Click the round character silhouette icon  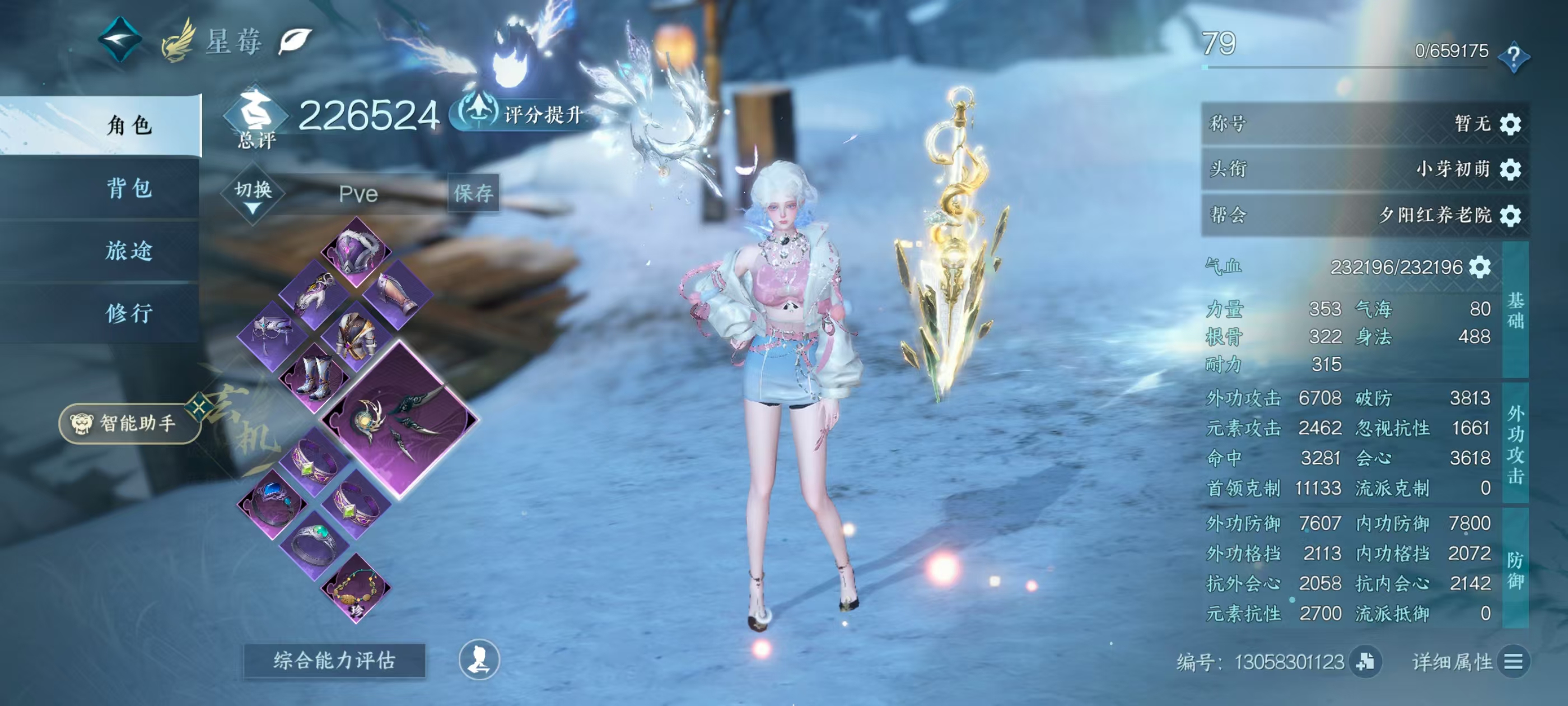(x=478, y=659)
